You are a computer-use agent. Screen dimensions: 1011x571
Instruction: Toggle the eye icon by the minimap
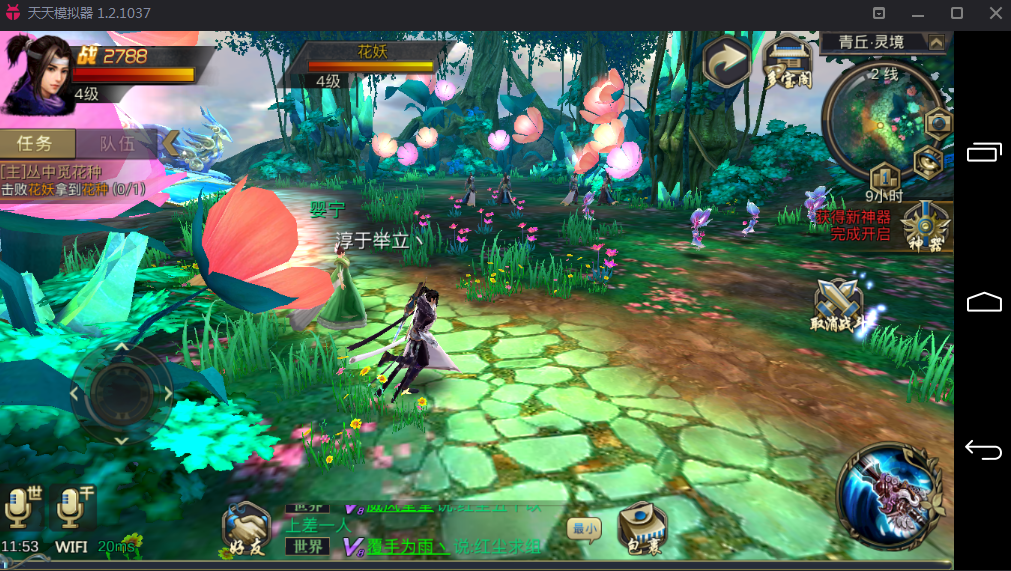[x=928, y=158]
